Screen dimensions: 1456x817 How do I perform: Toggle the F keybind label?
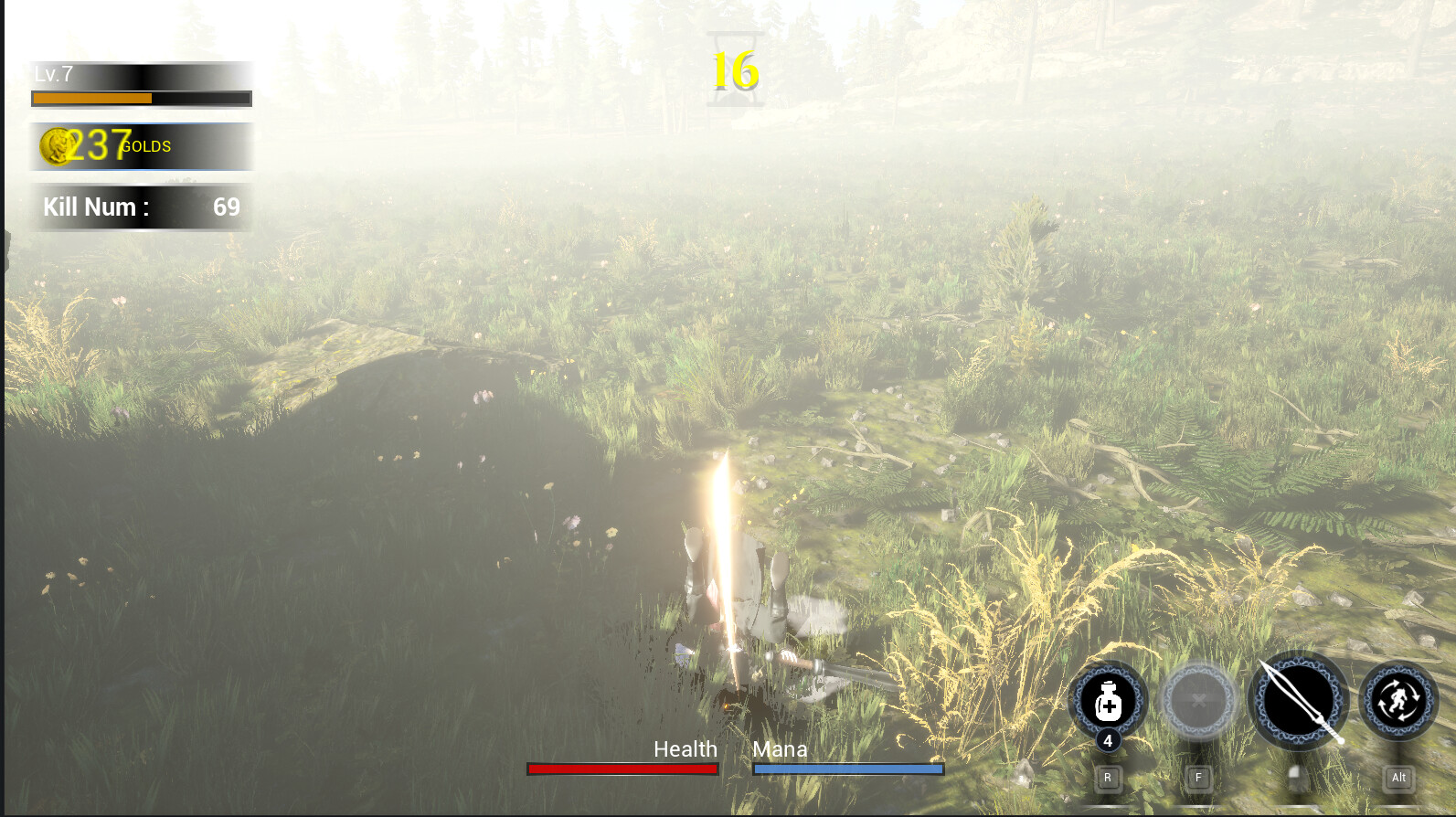[1196, 778]
